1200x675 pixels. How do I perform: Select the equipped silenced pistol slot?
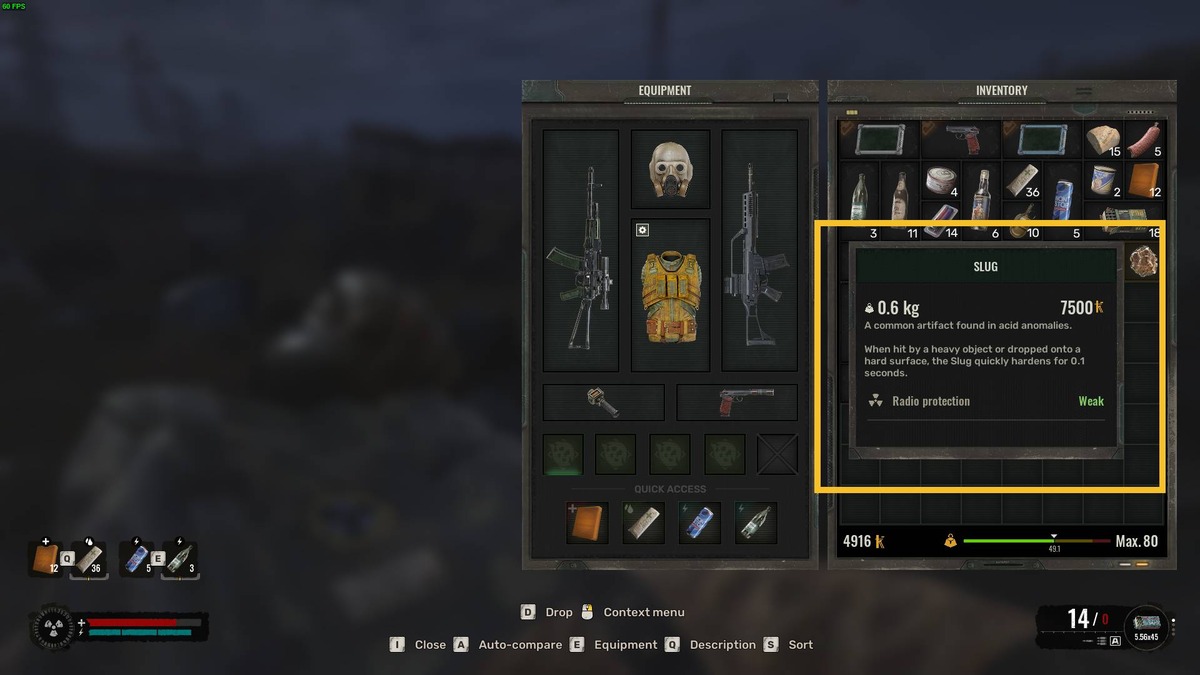coord(737,402)
